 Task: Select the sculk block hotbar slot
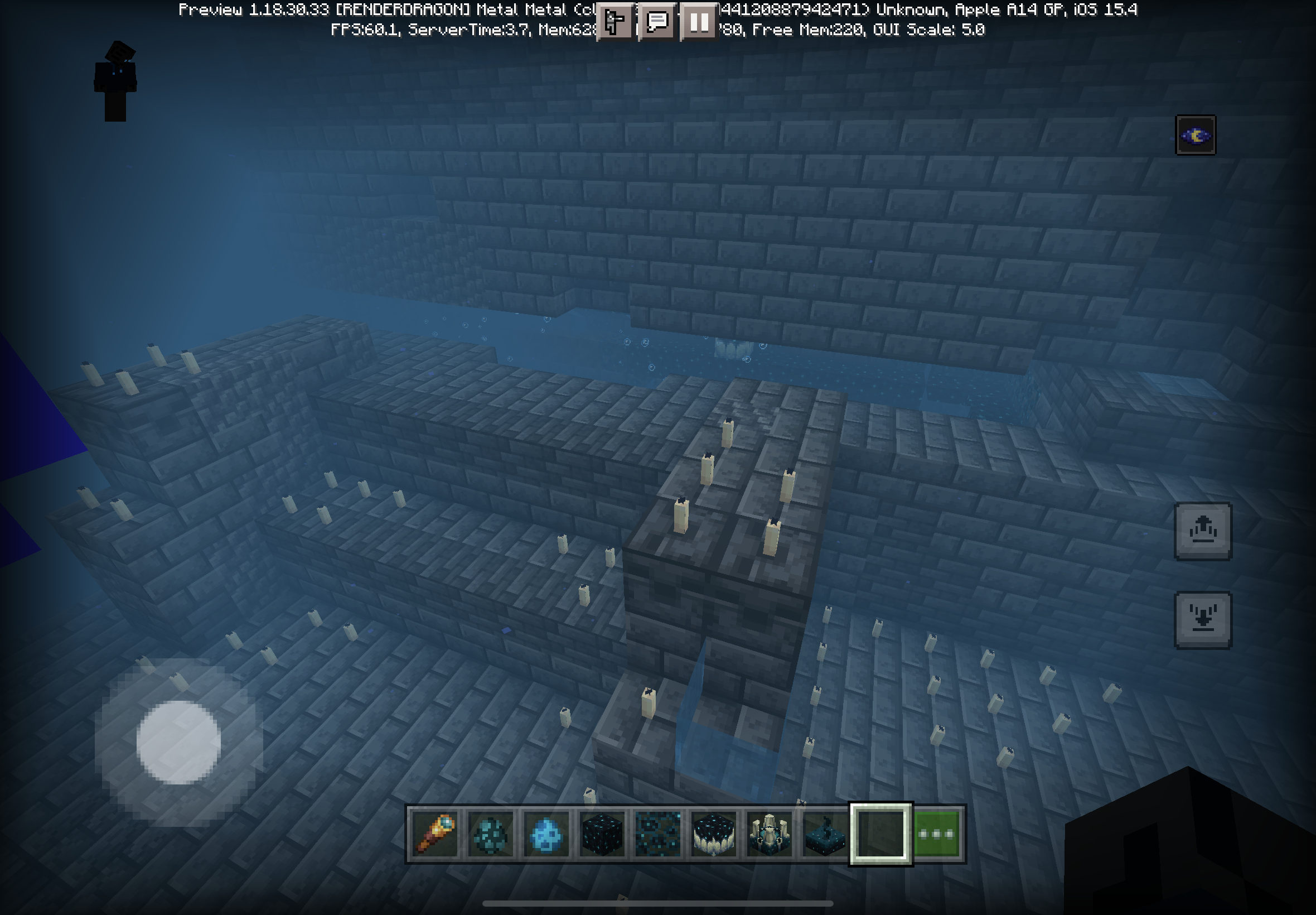click(x=602, y=834)
